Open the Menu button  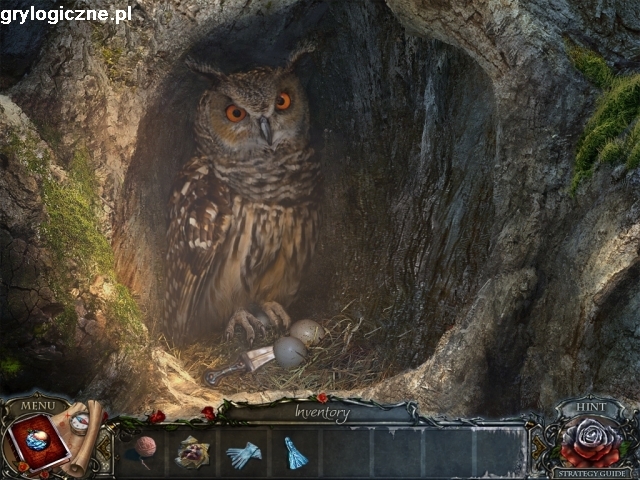pyautogui.click(x=38, y=405)
